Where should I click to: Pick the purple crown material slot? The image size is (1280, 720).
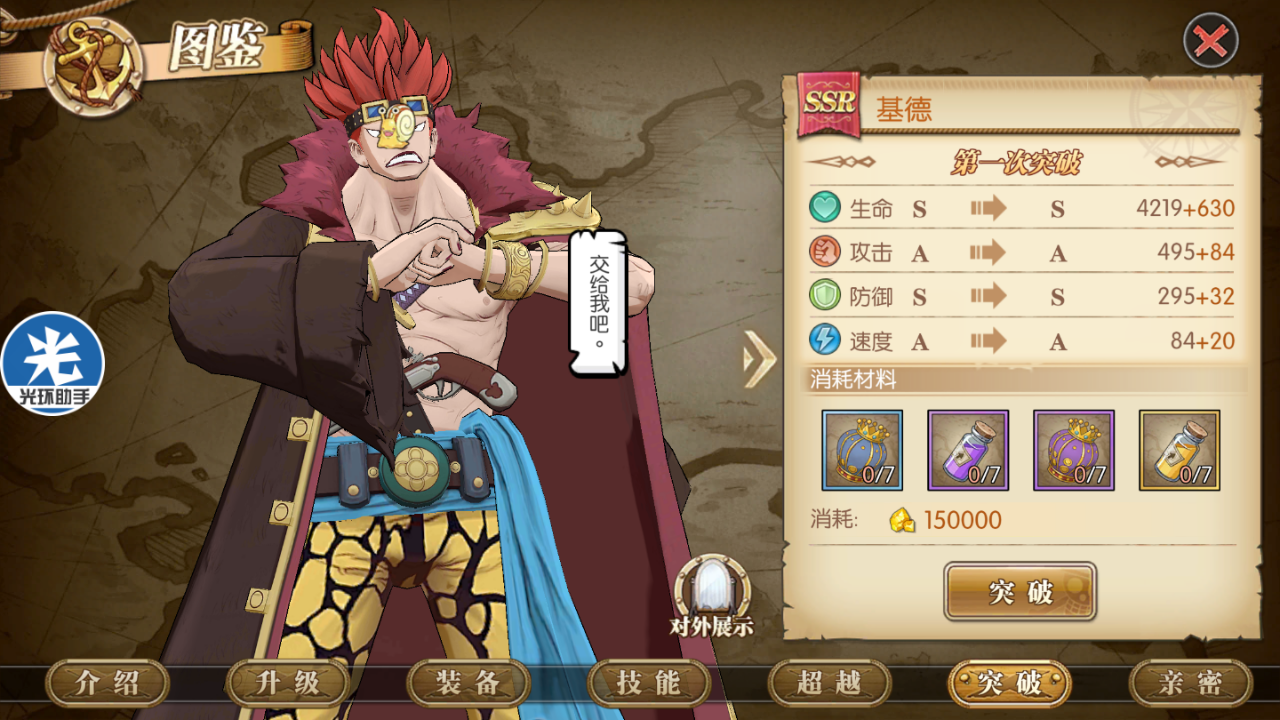point(1074,450)
